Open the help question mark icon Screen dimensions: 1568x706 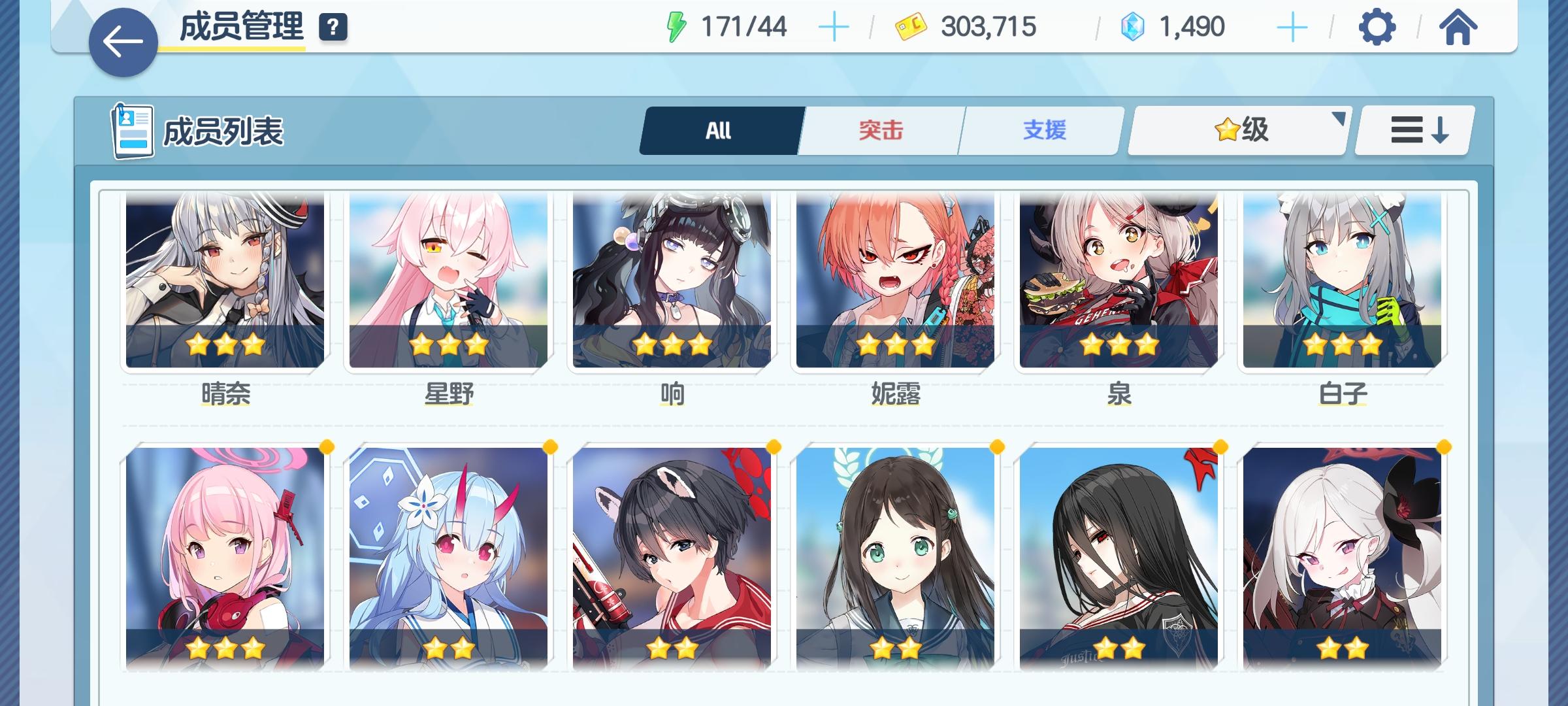[x=333, y=27]
